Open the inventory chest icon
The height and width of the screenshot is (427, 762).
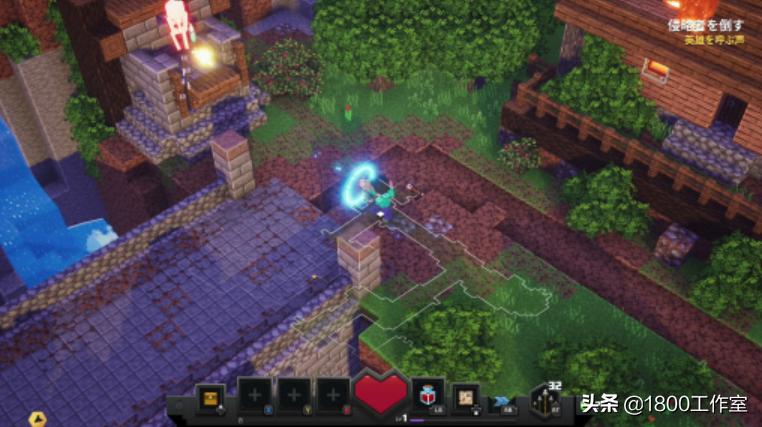click(211, 395)
